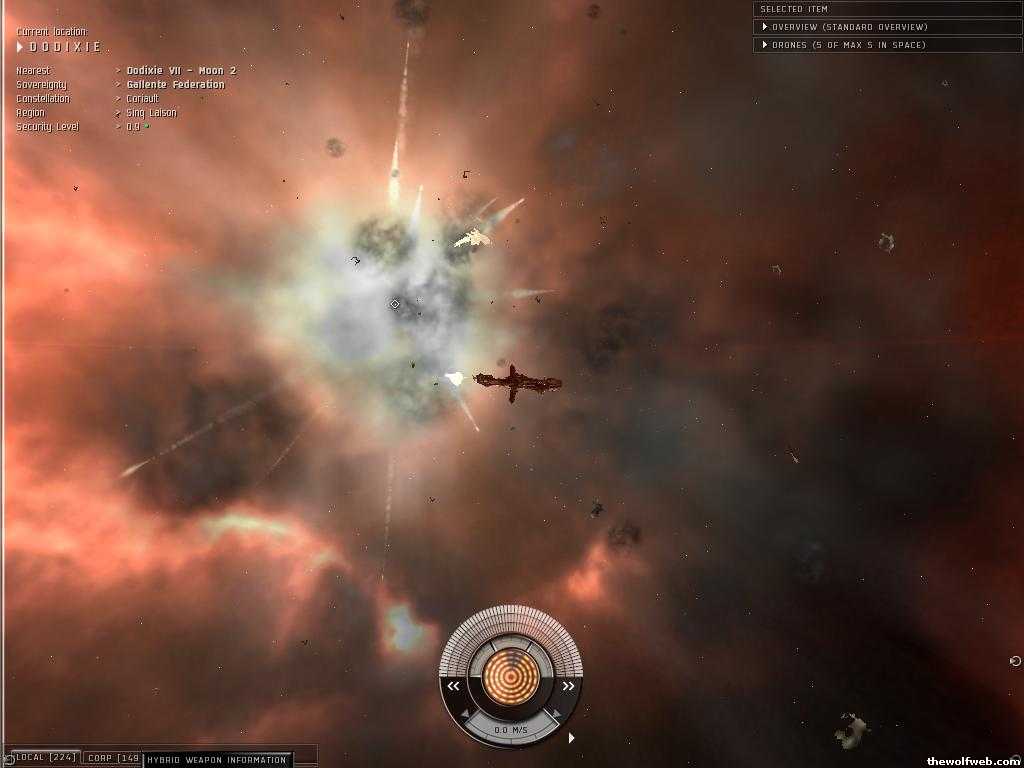Viewport: 1024px width, 768px height.
Task: Show the Coriault constellation info
Action: pos(142,99)
